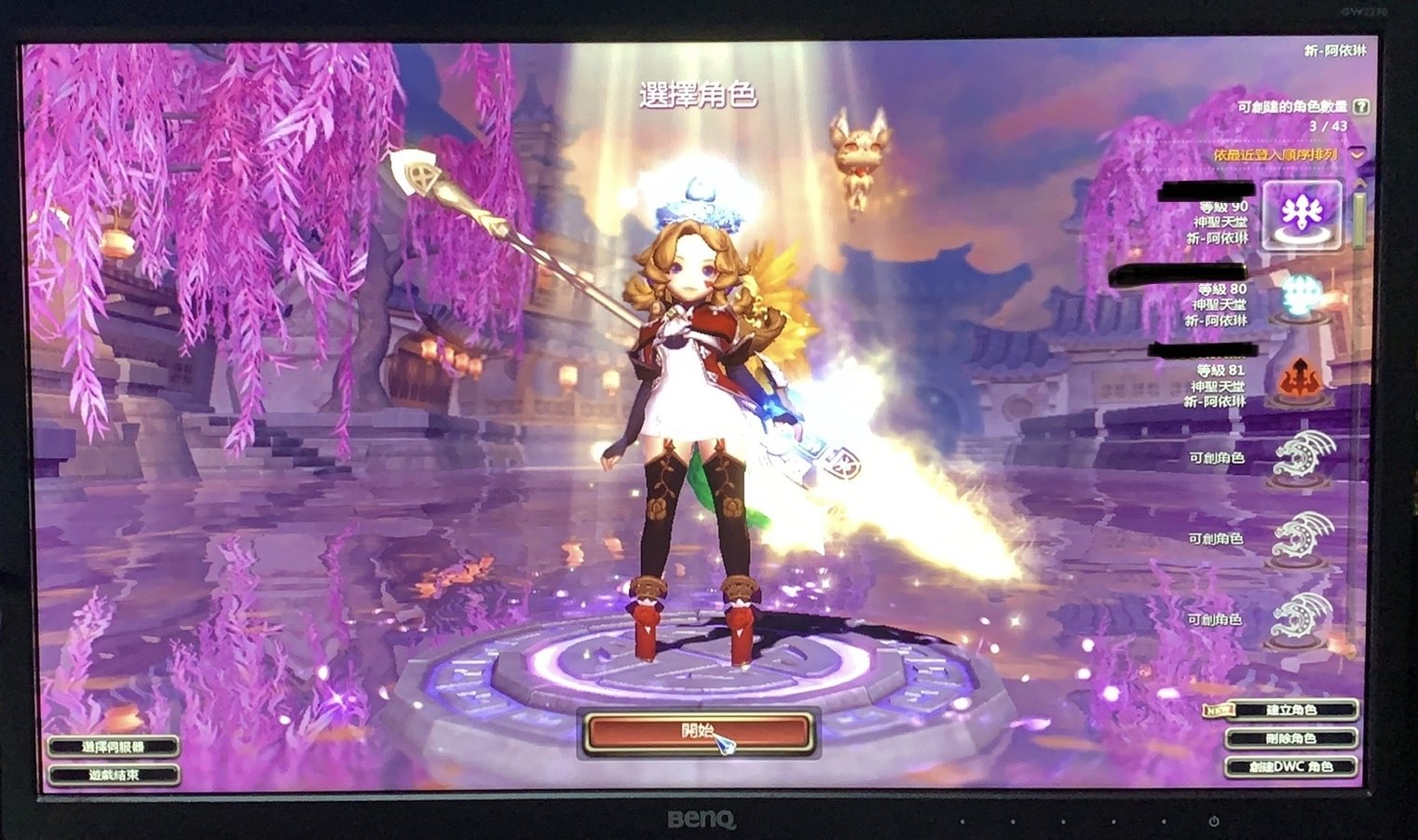Select the level 80 神聖天堂 character entry
The image size is (1418, 840).
(1219, 305)
